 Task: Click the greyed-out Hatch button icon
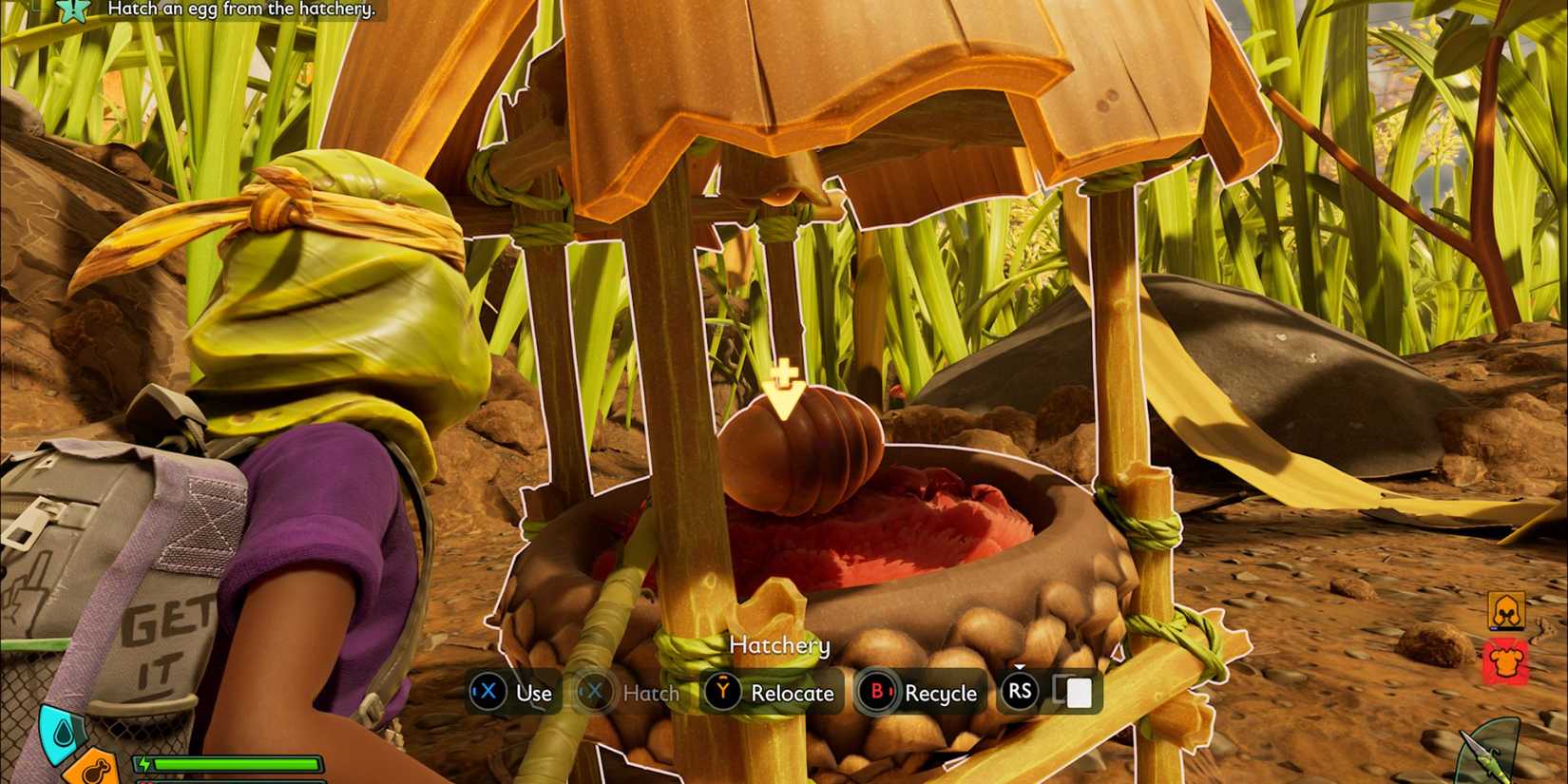click(x=594, y=693)
